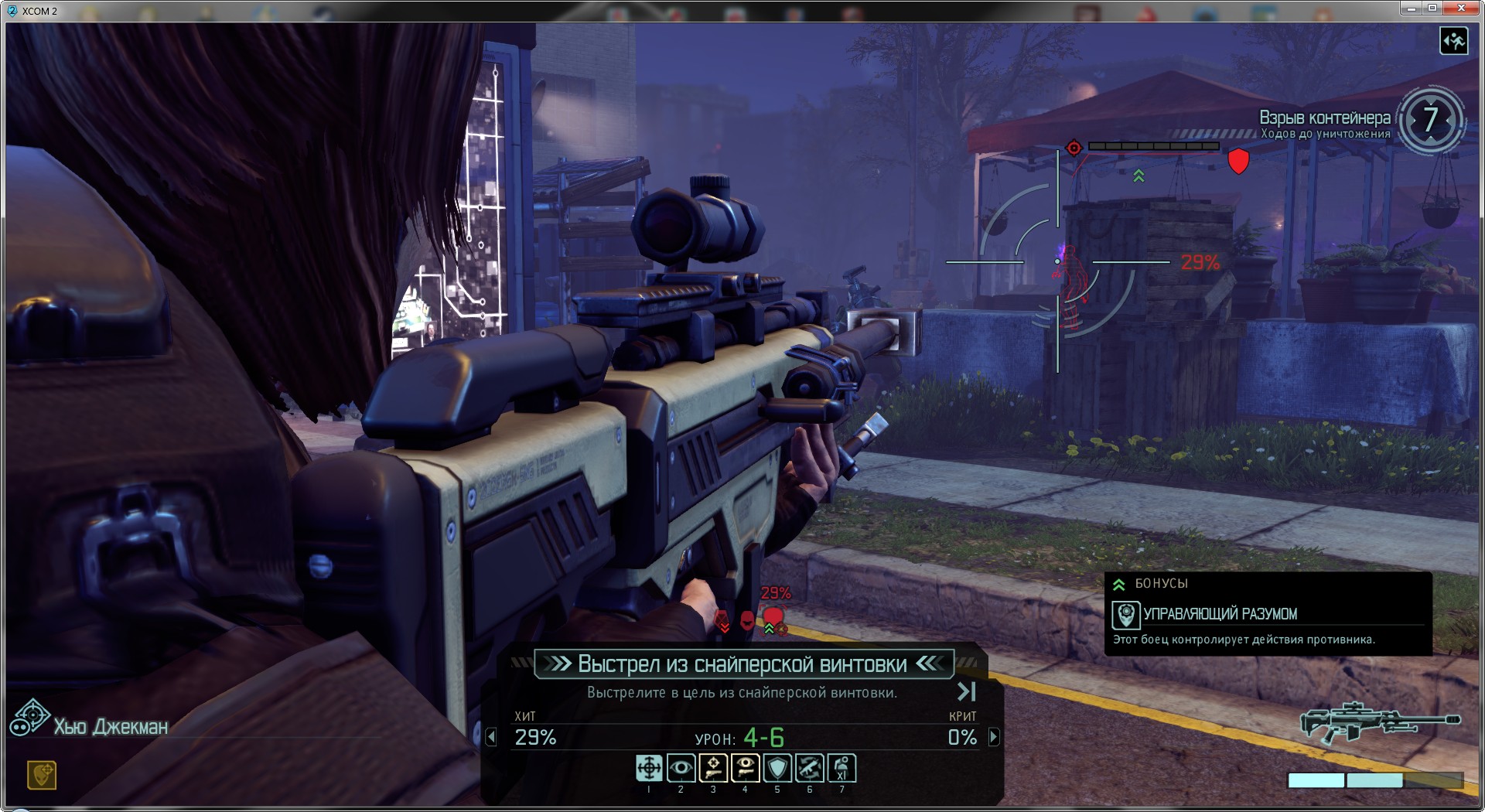Expand the left arrow beside hit chance

[491, 737]
